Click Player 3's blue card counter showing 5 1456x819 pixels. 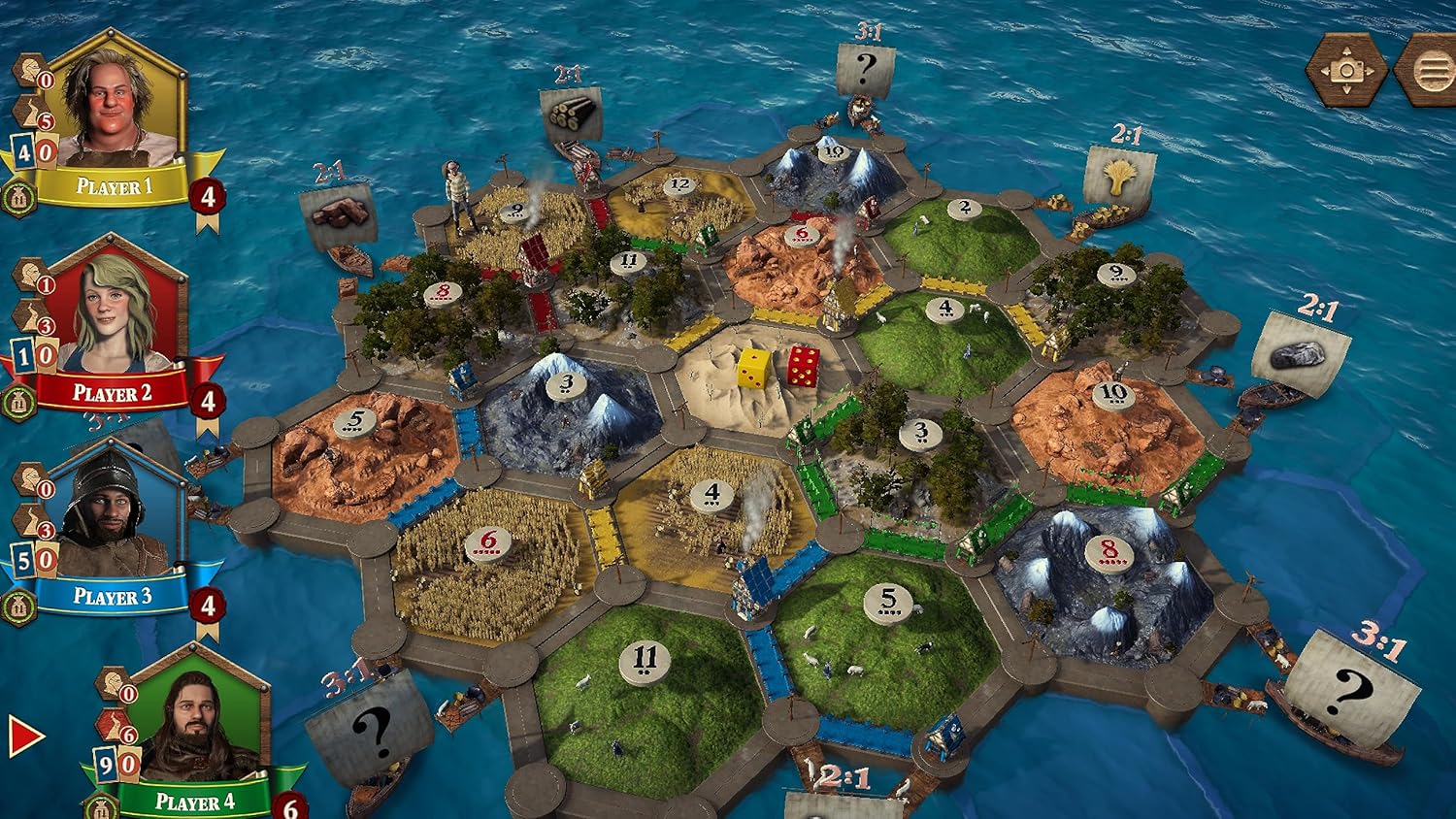[24, 560]
